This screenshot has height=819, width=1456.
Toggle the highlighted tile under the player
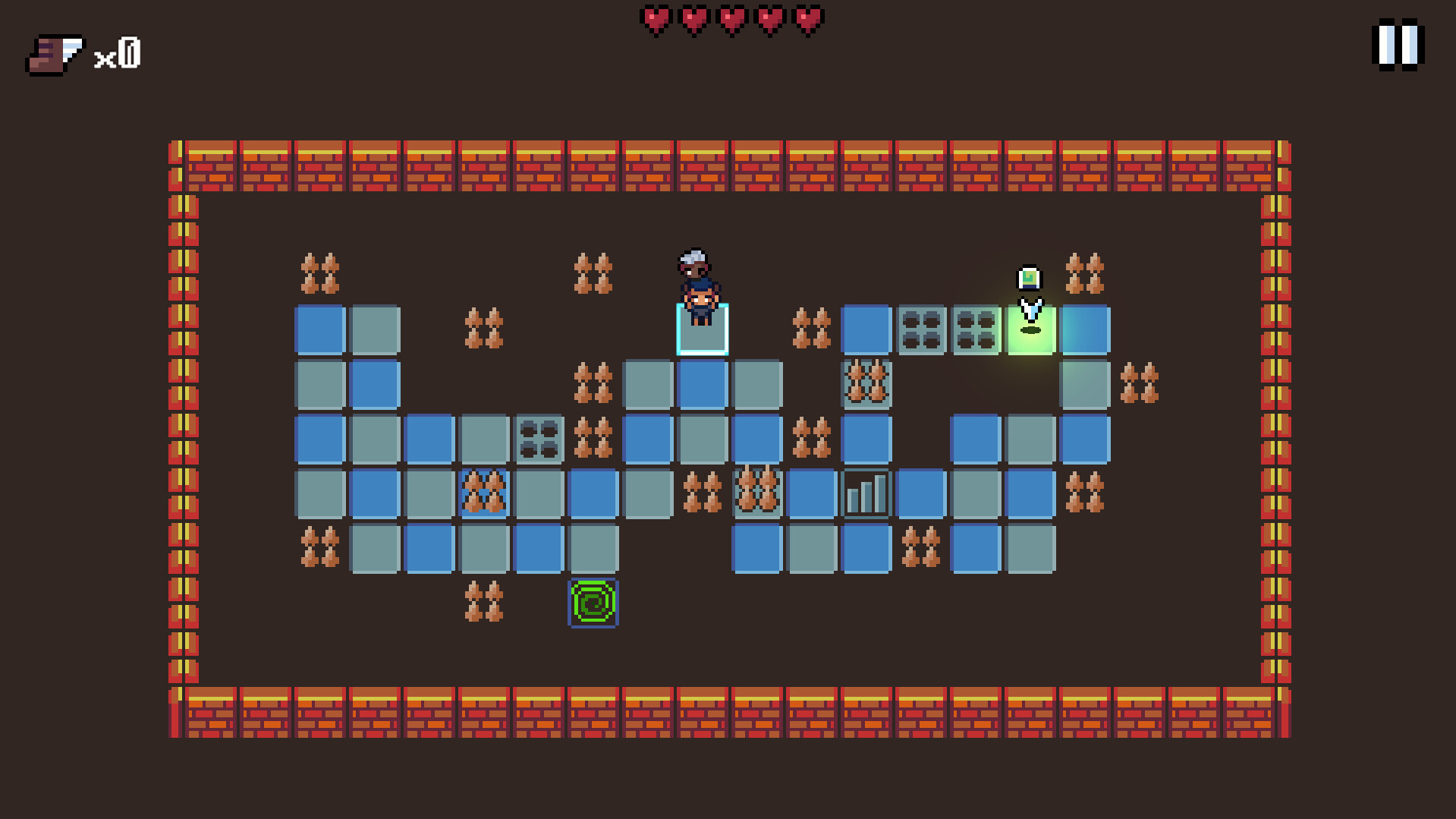tap(702, 329)
